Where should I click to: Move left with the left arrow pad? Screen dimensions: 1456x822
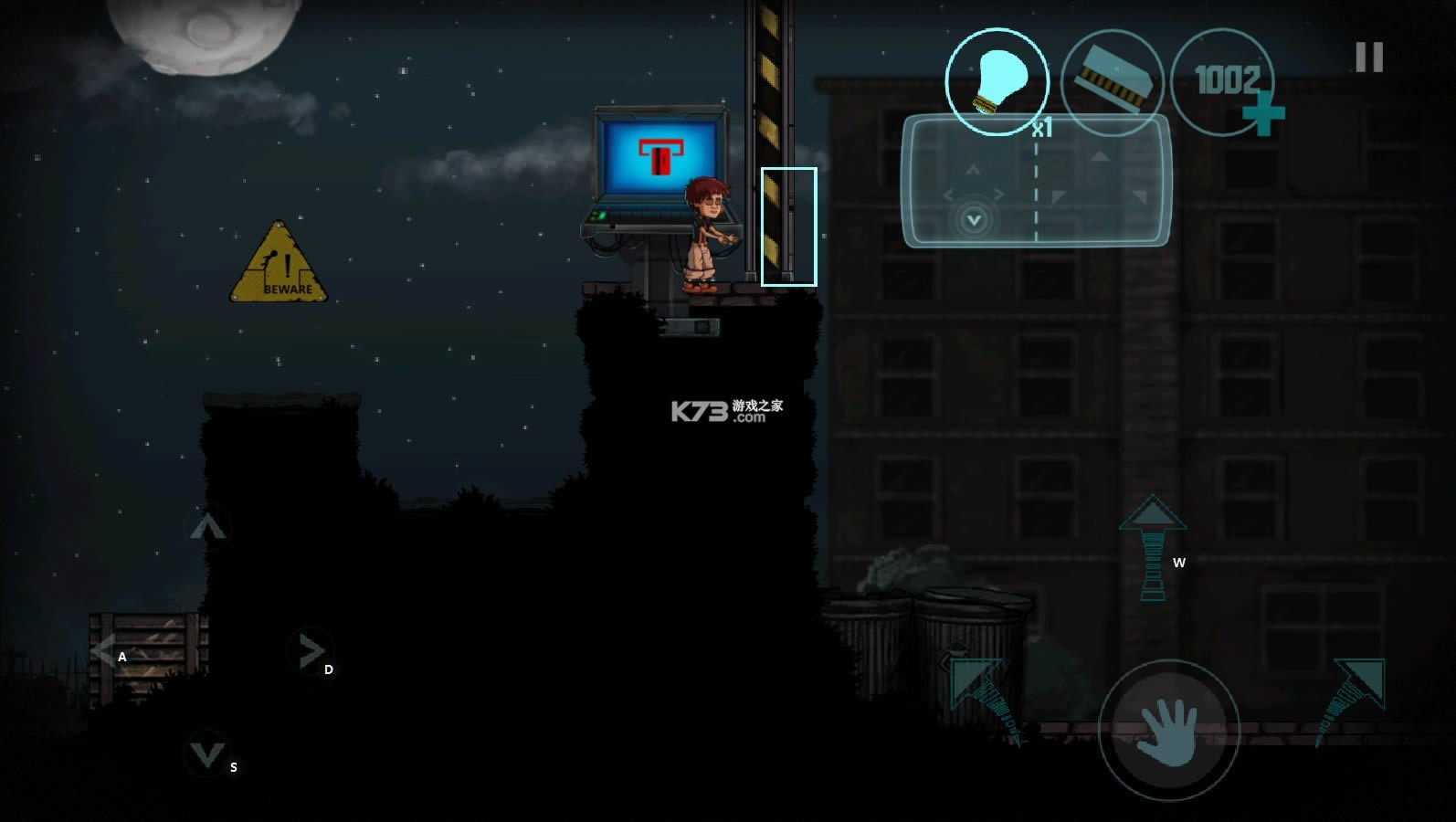click(x=104, y=651)
